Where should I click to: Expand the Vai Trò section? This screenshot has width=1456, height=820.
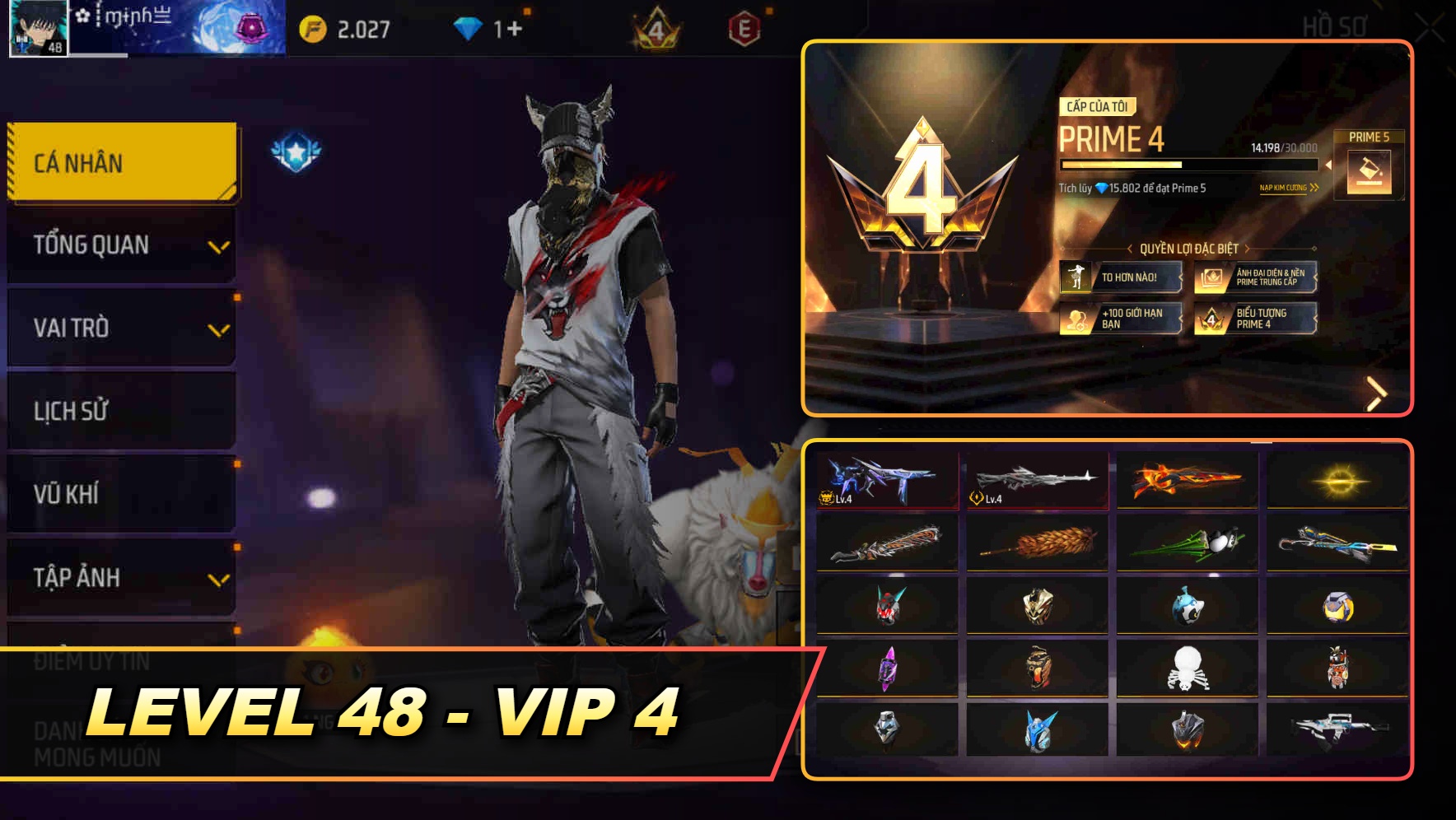120,328
